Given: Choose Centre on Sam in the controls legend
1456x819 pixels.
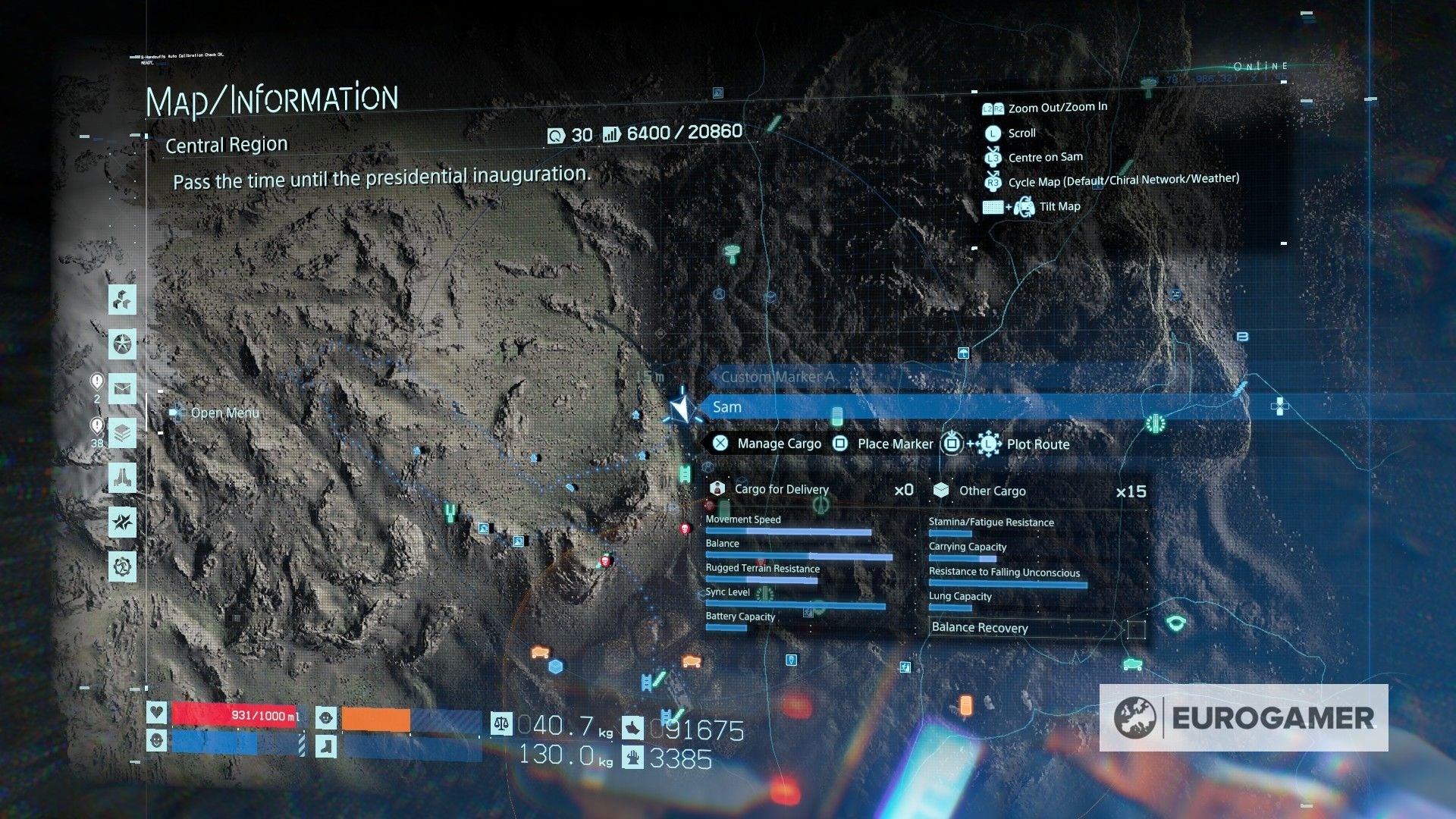Looking at the screenshot, I should [1044, 157].
